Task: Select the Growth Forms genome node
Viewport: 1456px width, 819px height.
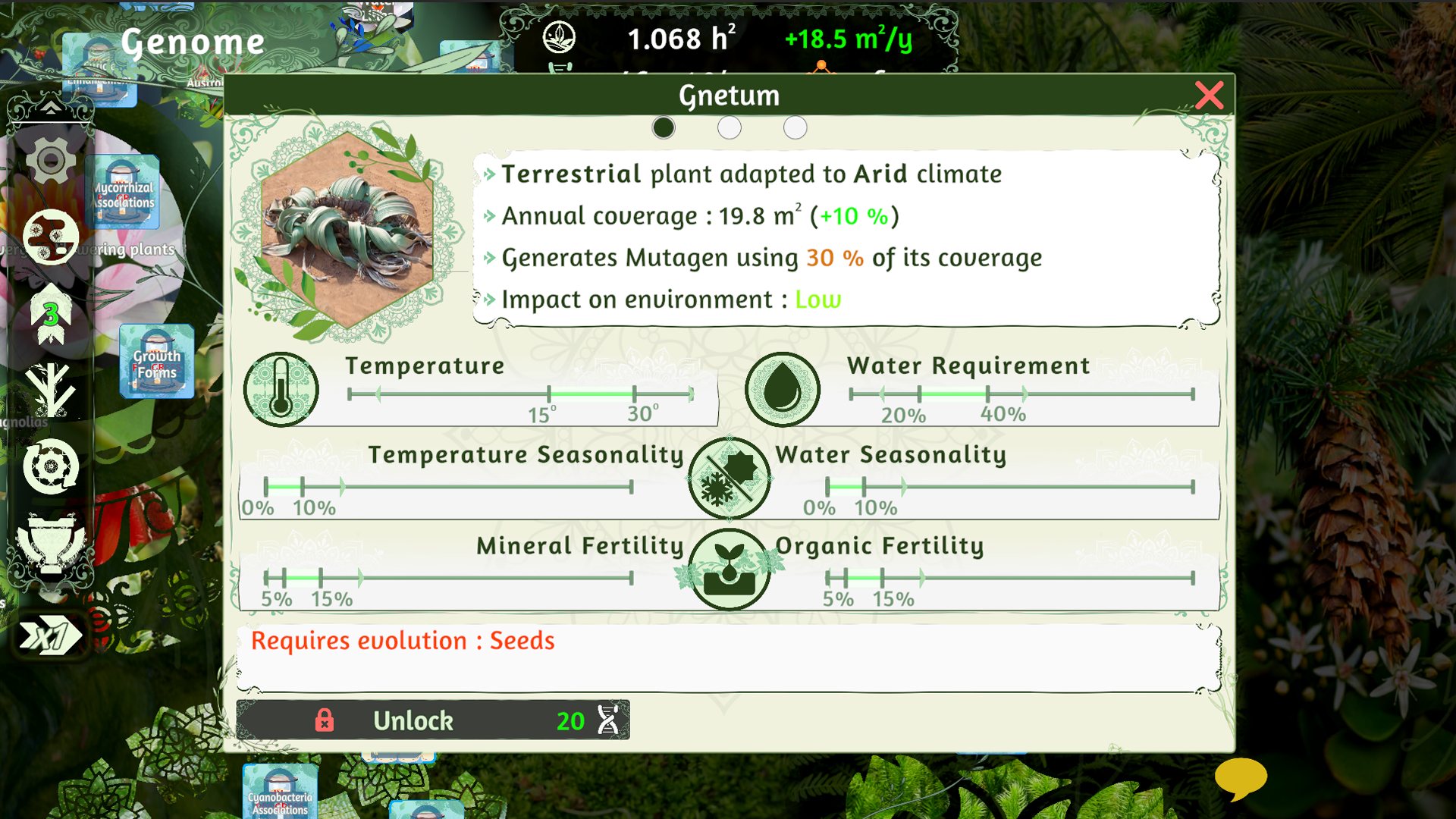Action: pos(156,362)
